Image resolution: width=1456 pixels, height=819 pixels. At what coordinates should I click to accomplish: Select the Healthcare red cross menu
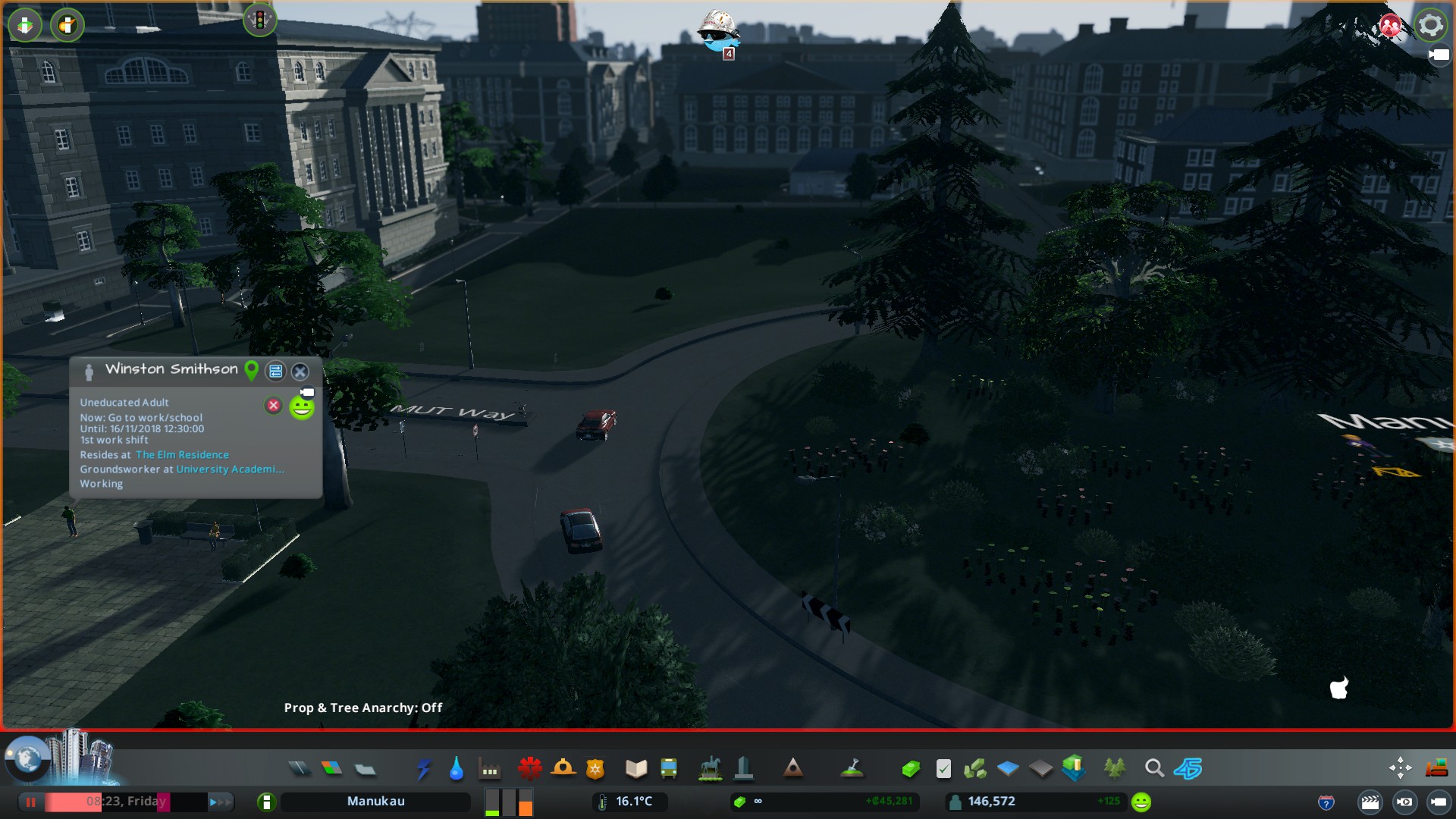[529, 769]
